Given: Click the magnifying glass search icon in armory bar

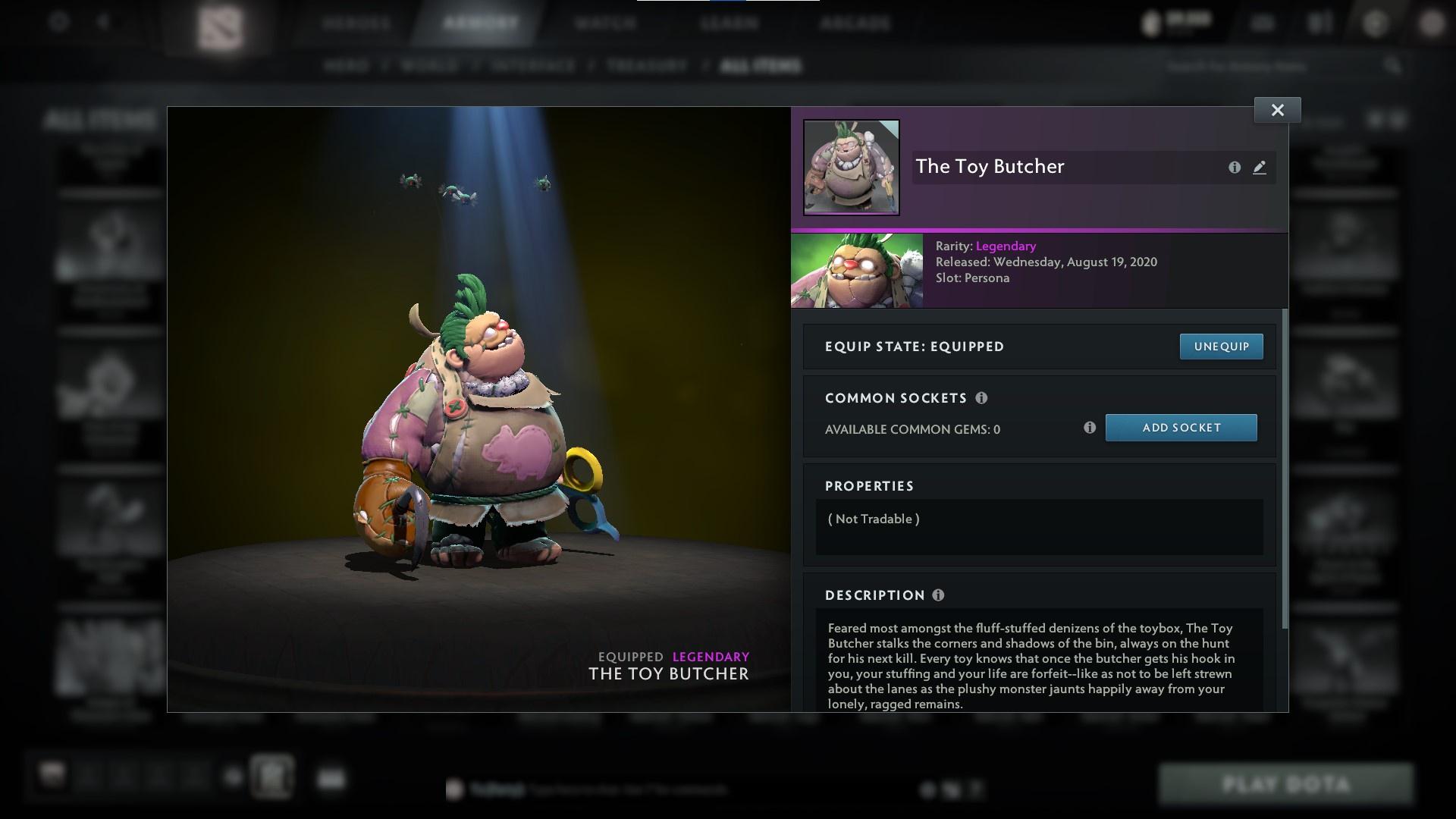Looking at the screenshot, I should [x=1394, y=66].
